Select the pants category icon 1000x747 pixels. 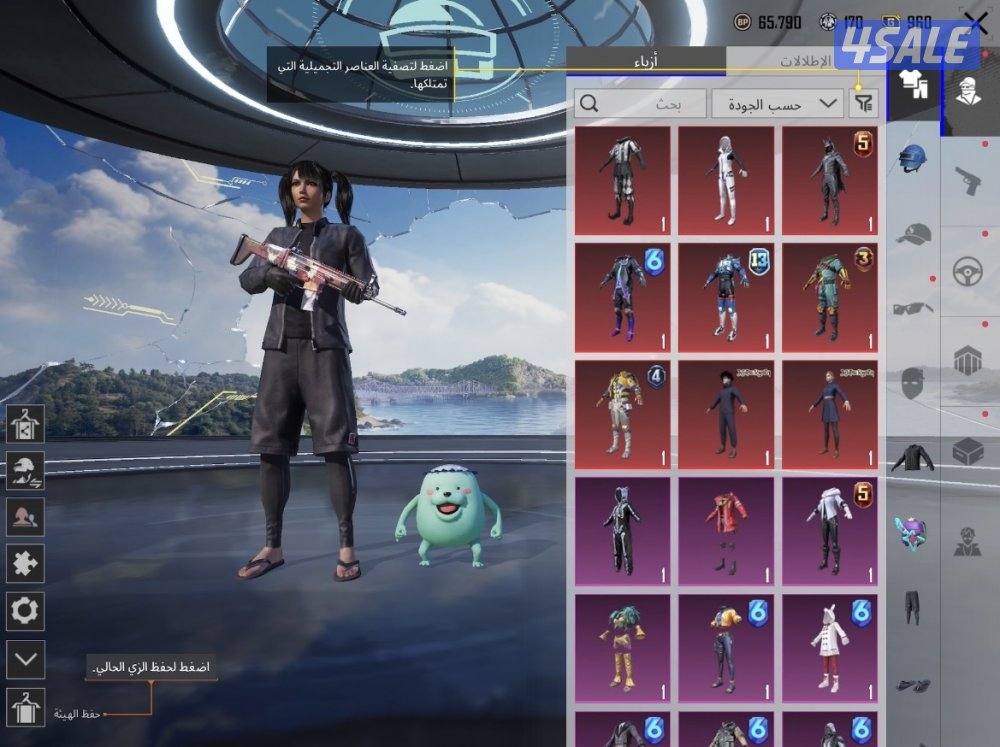click(912, 607)
